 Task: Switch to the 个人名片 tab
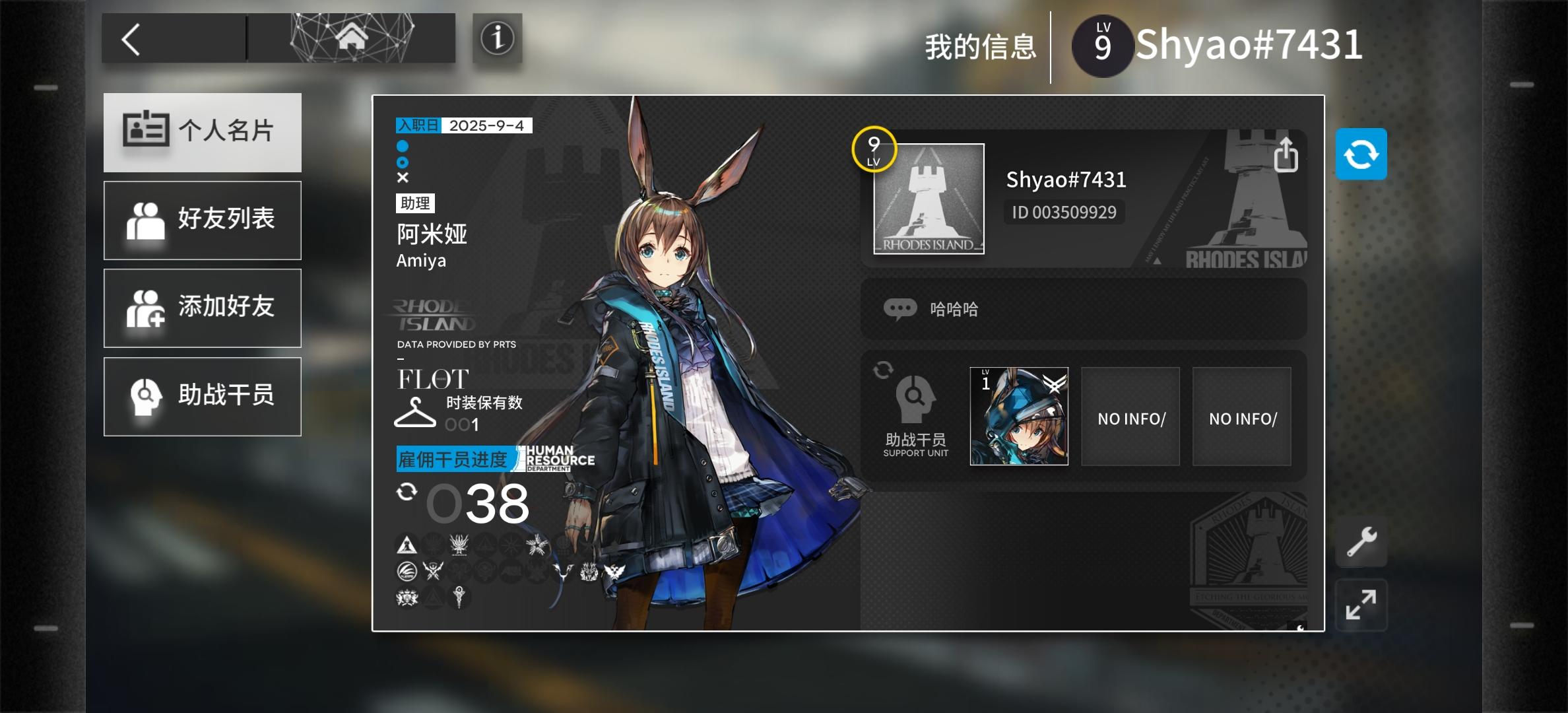click(203, 132)
